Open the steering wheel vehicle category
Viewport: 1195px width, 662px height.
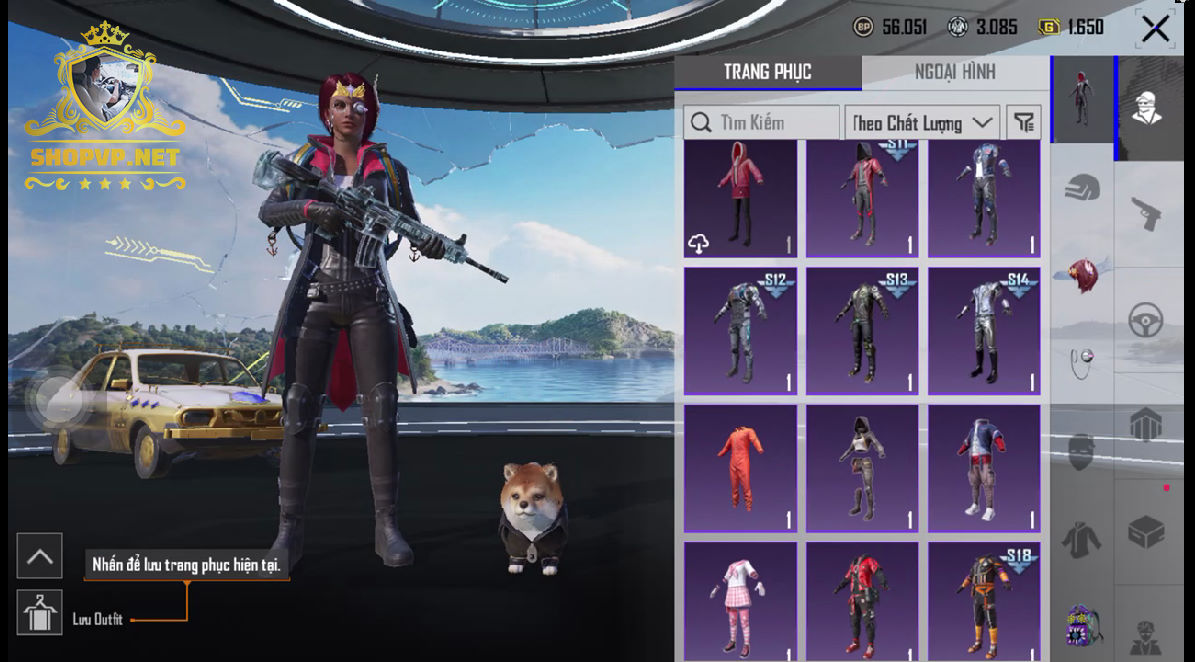[x=1146, y=321]
